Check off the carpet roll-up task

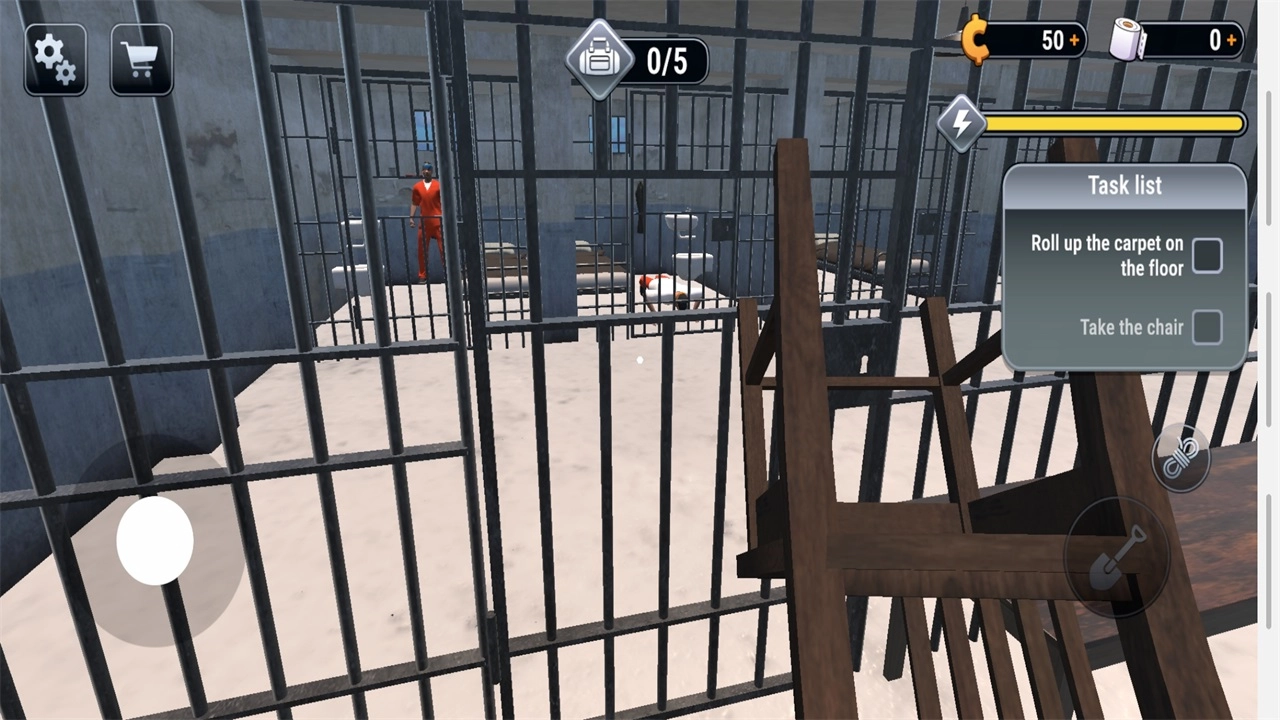tap(1207, 256)
